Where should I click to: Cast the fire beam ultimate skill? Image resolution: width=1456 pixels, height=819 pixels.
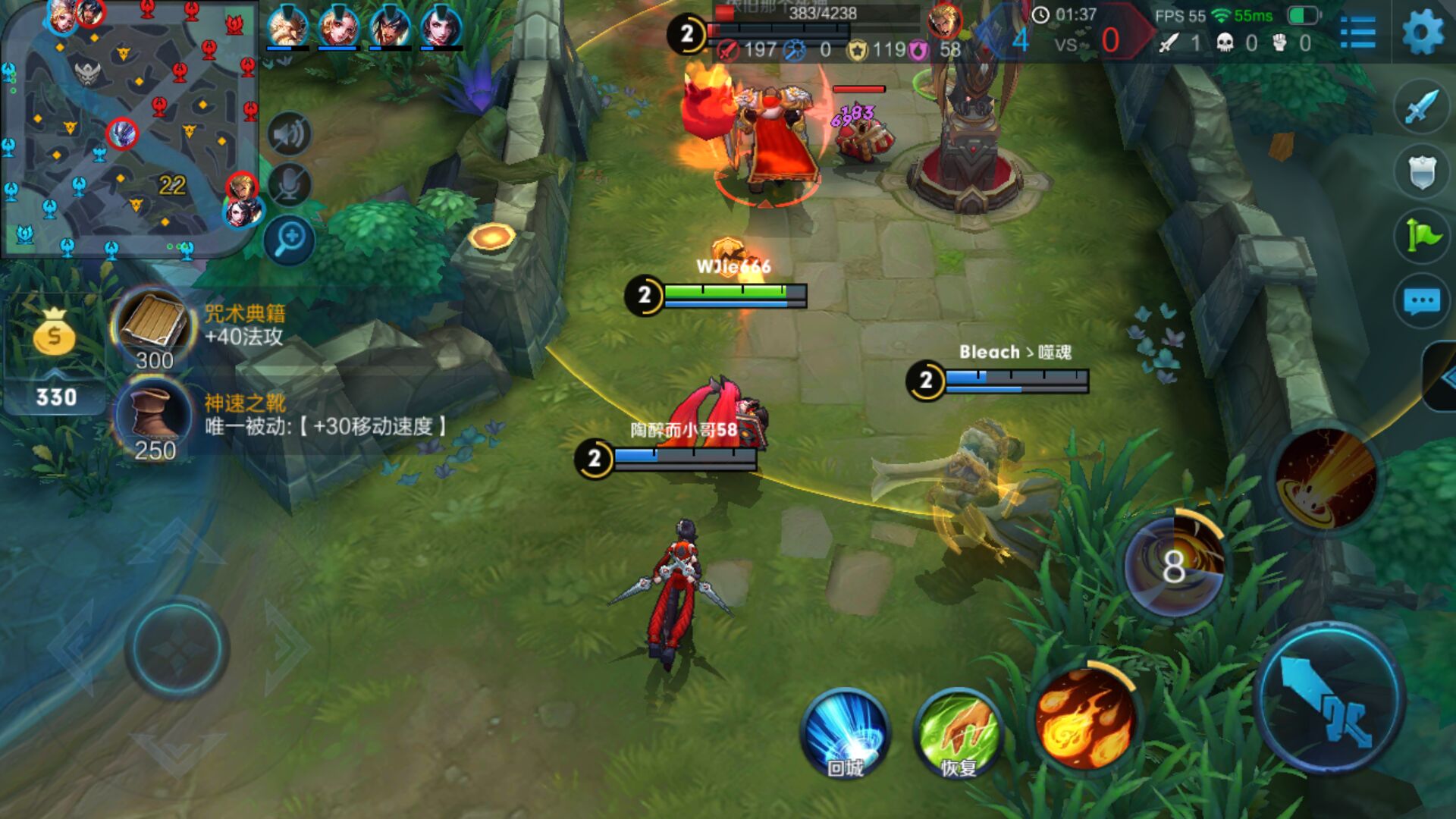point(1326,479)
